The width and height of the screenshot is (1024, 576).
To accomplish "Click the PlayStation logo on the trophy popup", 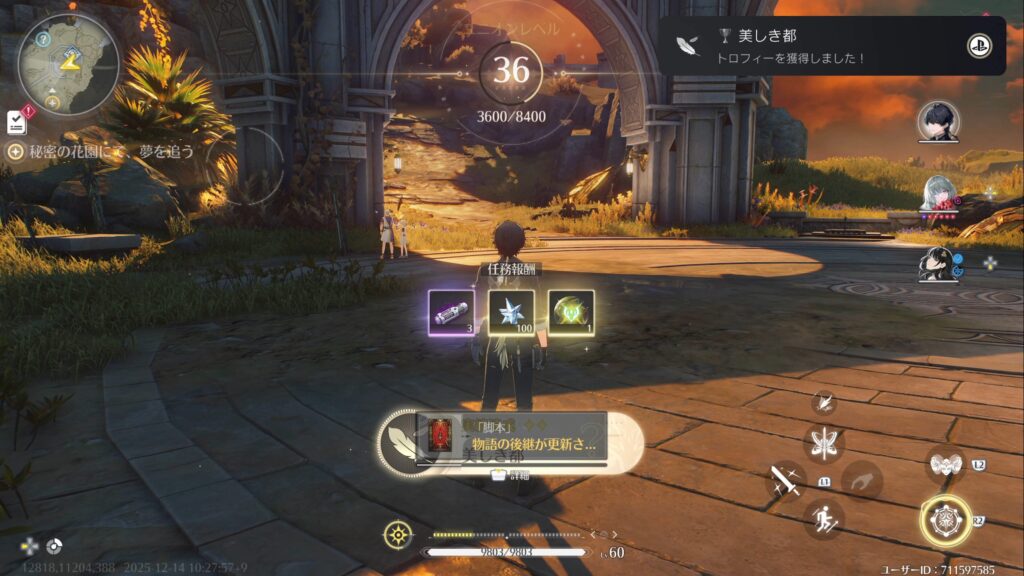I will (x=979, y=46).
